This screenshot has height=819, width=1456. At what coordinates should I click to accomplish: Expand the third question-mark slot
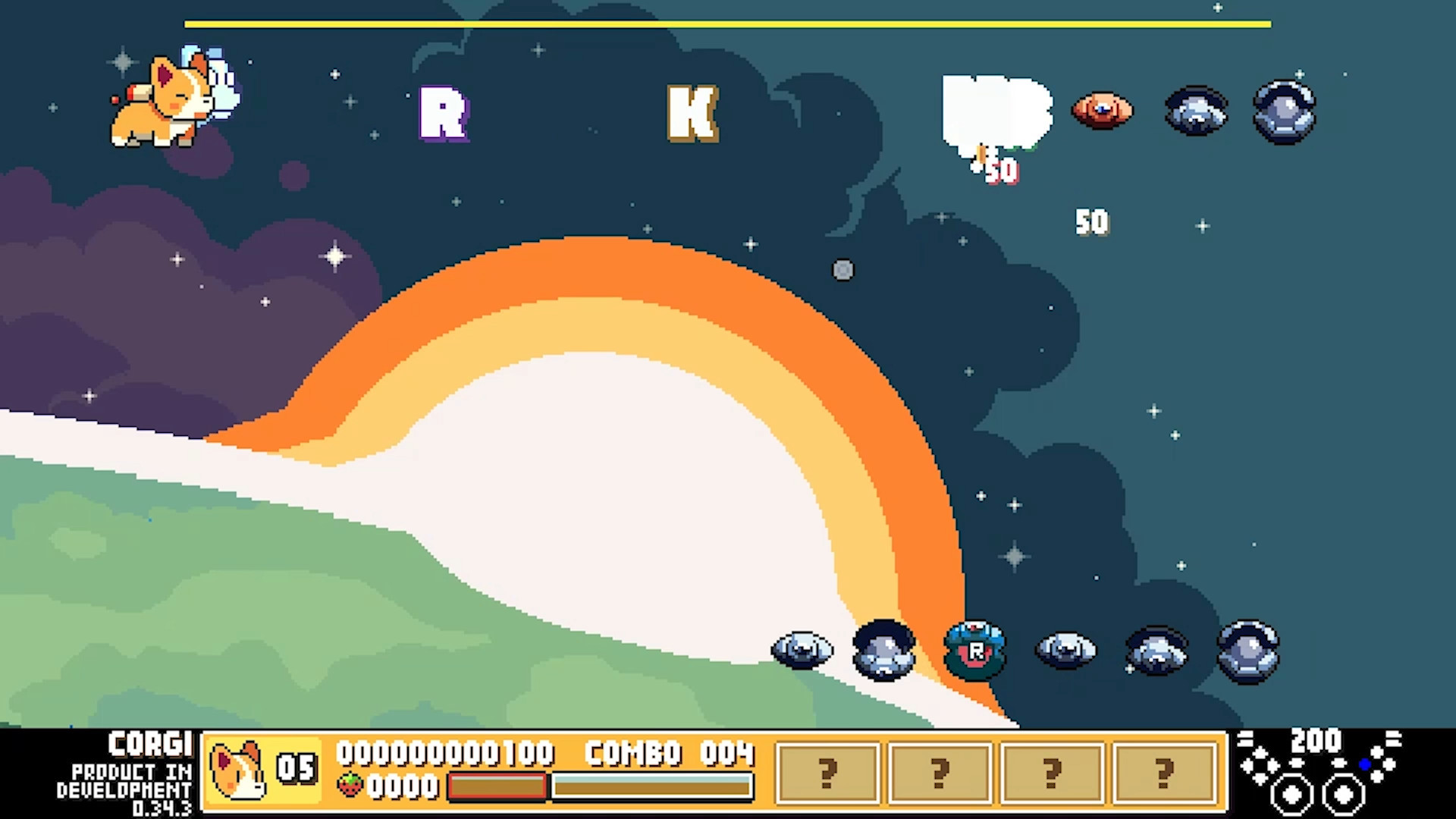pos(1050,770)
